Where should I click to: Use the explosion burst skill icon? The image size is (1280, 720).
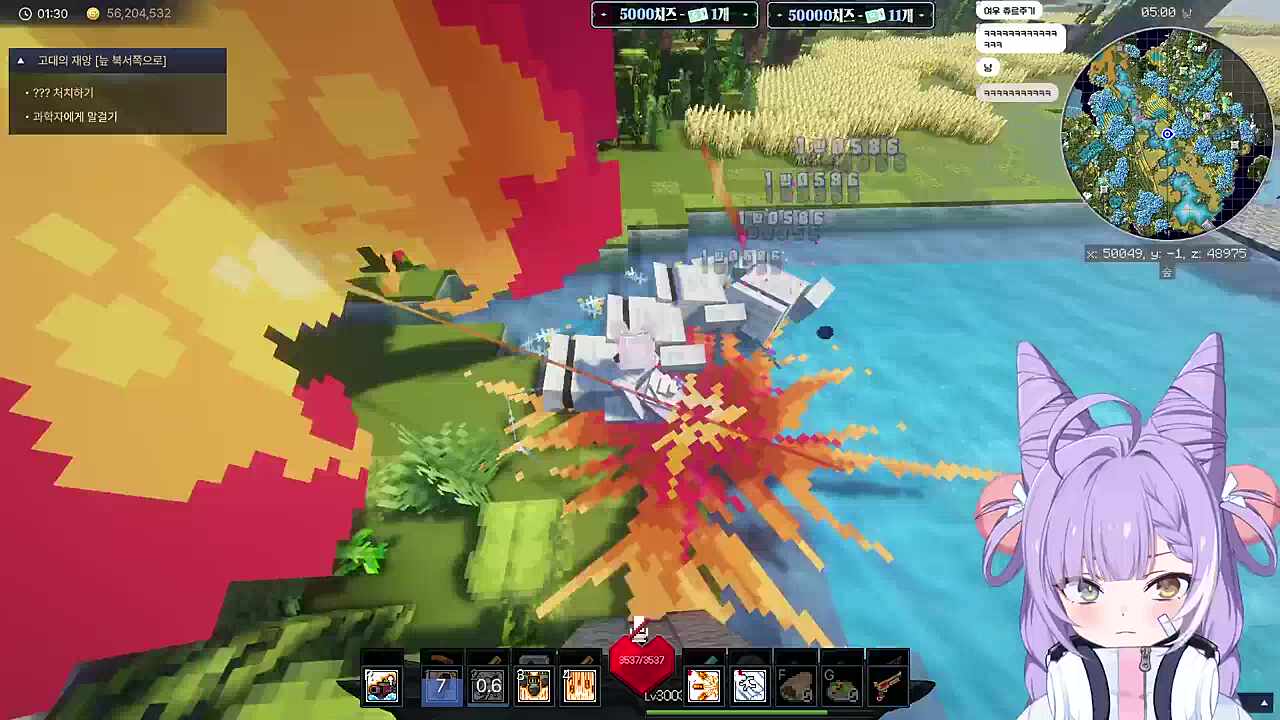[703, 685]
